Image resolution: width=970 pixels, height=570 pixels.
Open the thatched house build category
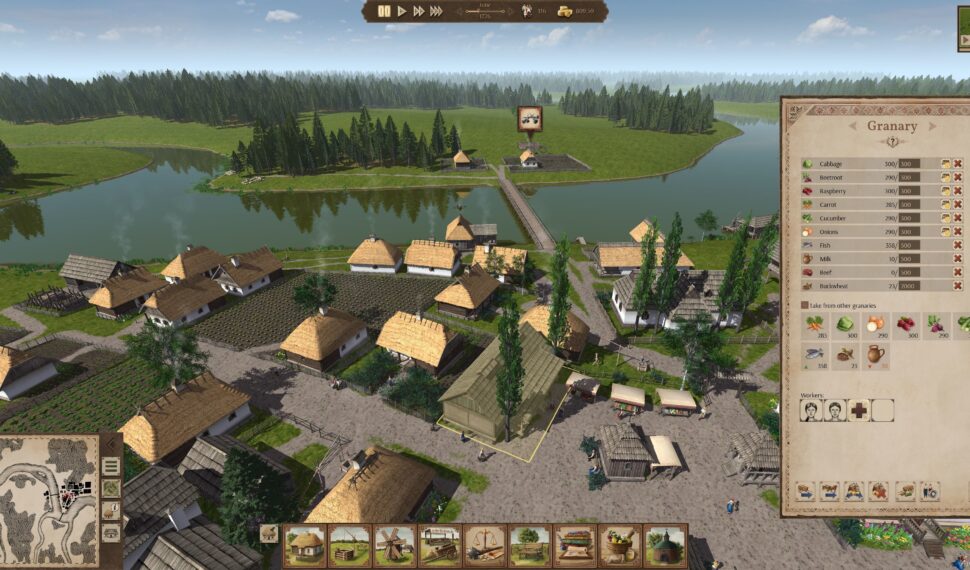coord(305,545)
